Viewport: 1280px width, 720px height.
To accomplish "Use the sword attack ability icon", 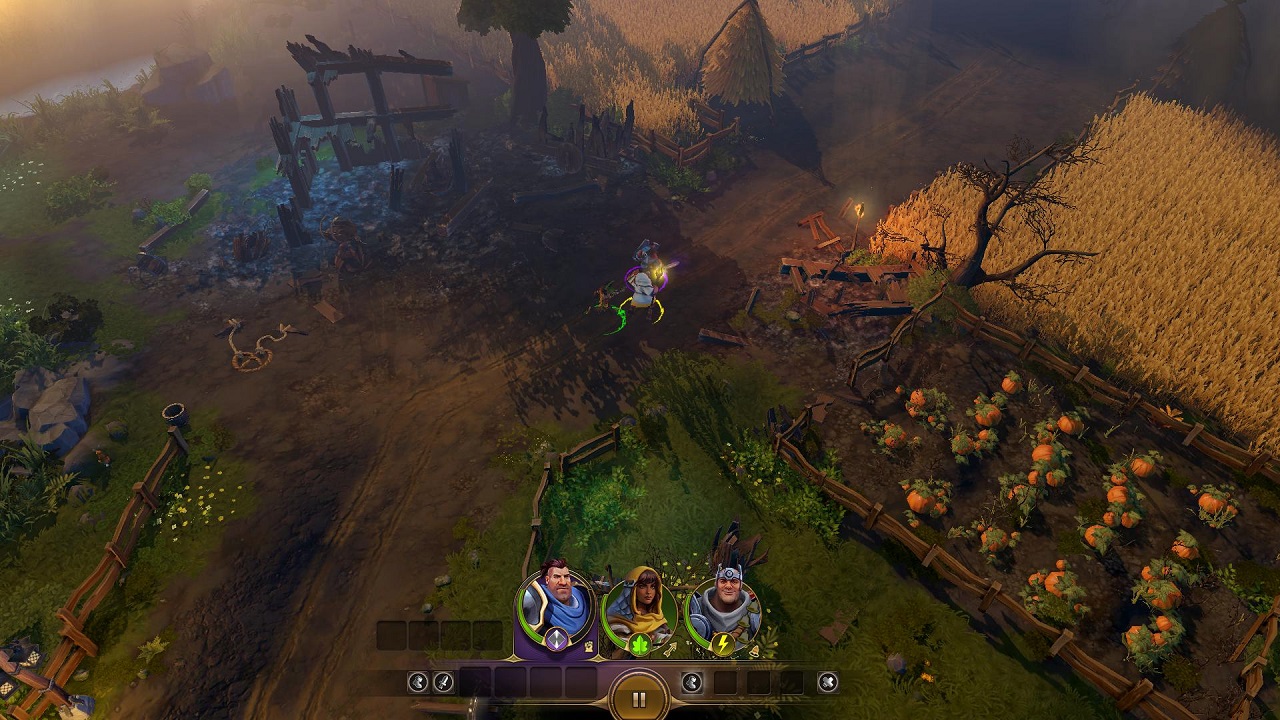I will click(443, 683).
